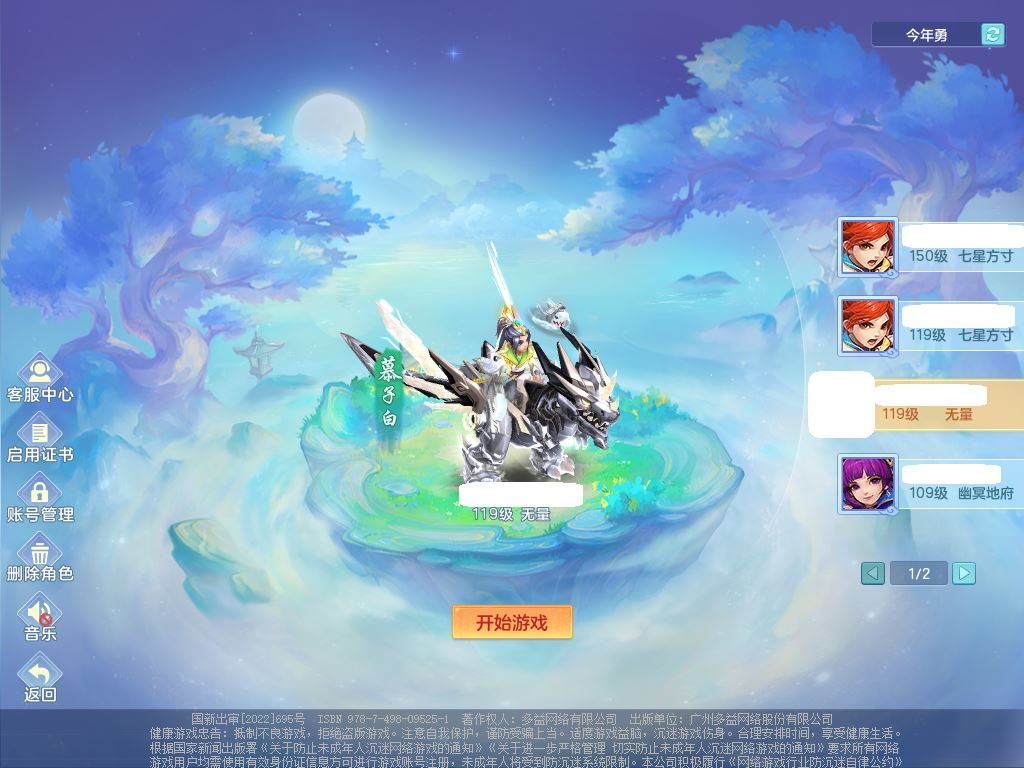Go back with 返回 button
The width and height of the screenshot is (1024, 768).
click(x=40, y=677)
